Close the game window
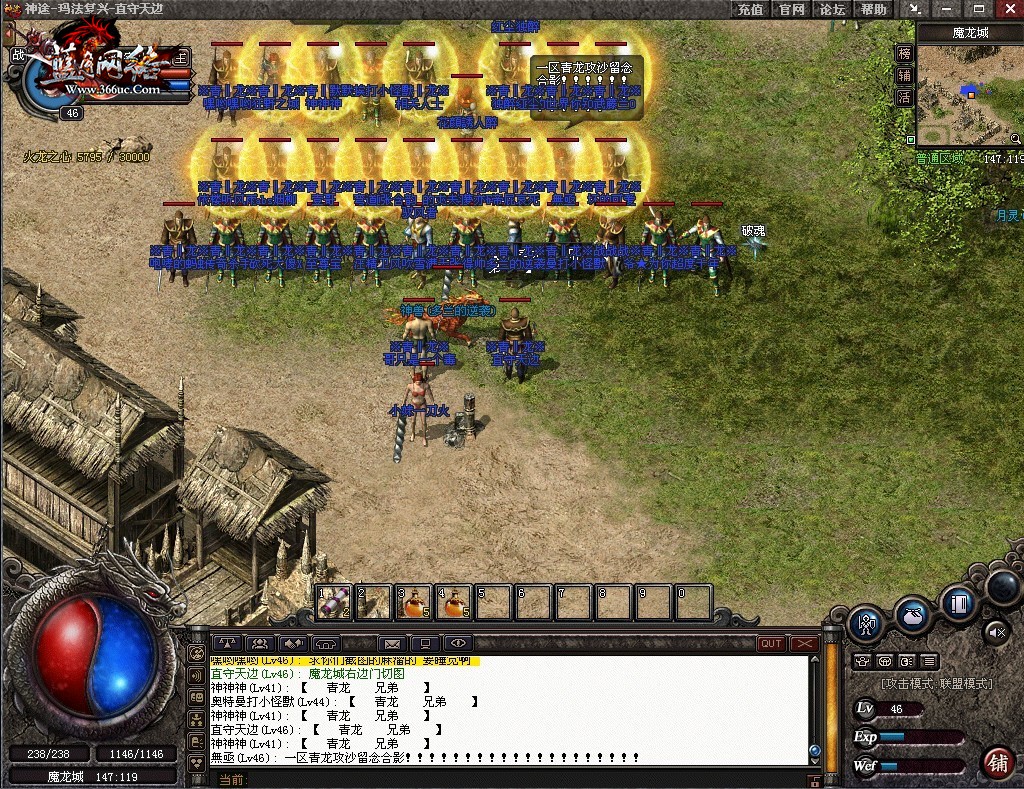1024x789 pixels. coord(1008,9)
